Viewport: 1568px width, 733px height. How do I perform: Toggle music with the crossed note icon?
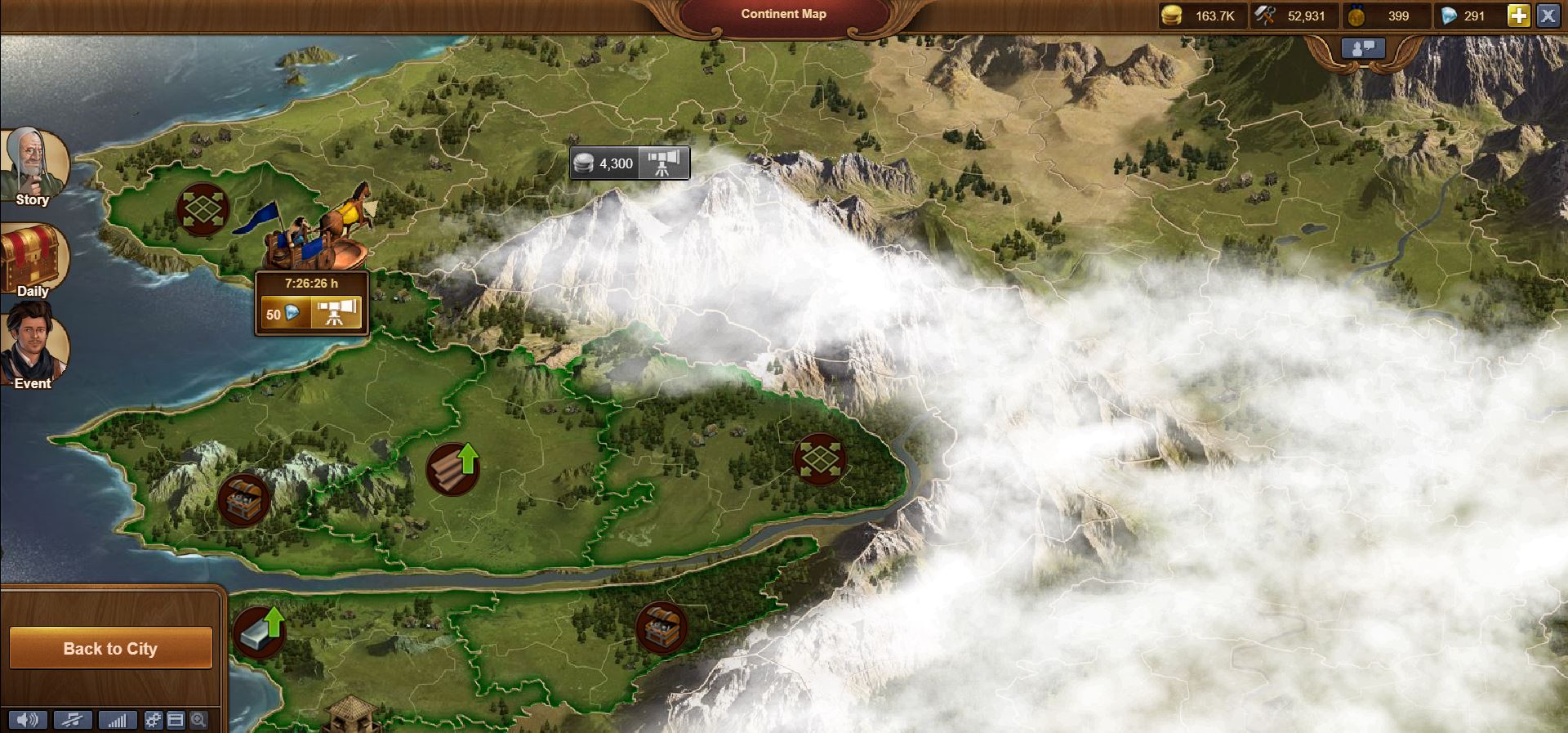[73, 720]
